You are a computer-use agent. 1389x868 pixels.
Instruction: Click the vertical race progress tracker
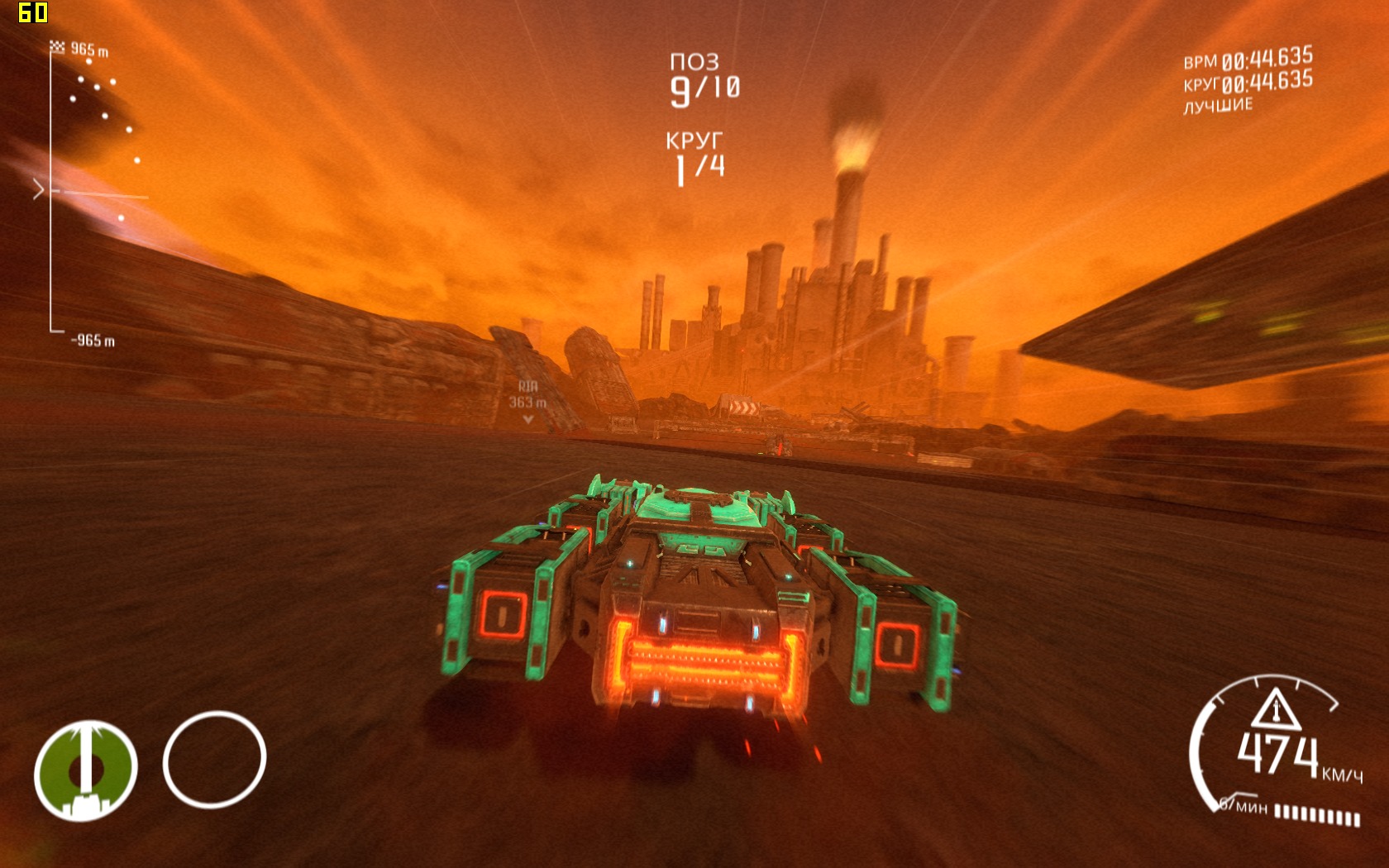tap(52, 192)
